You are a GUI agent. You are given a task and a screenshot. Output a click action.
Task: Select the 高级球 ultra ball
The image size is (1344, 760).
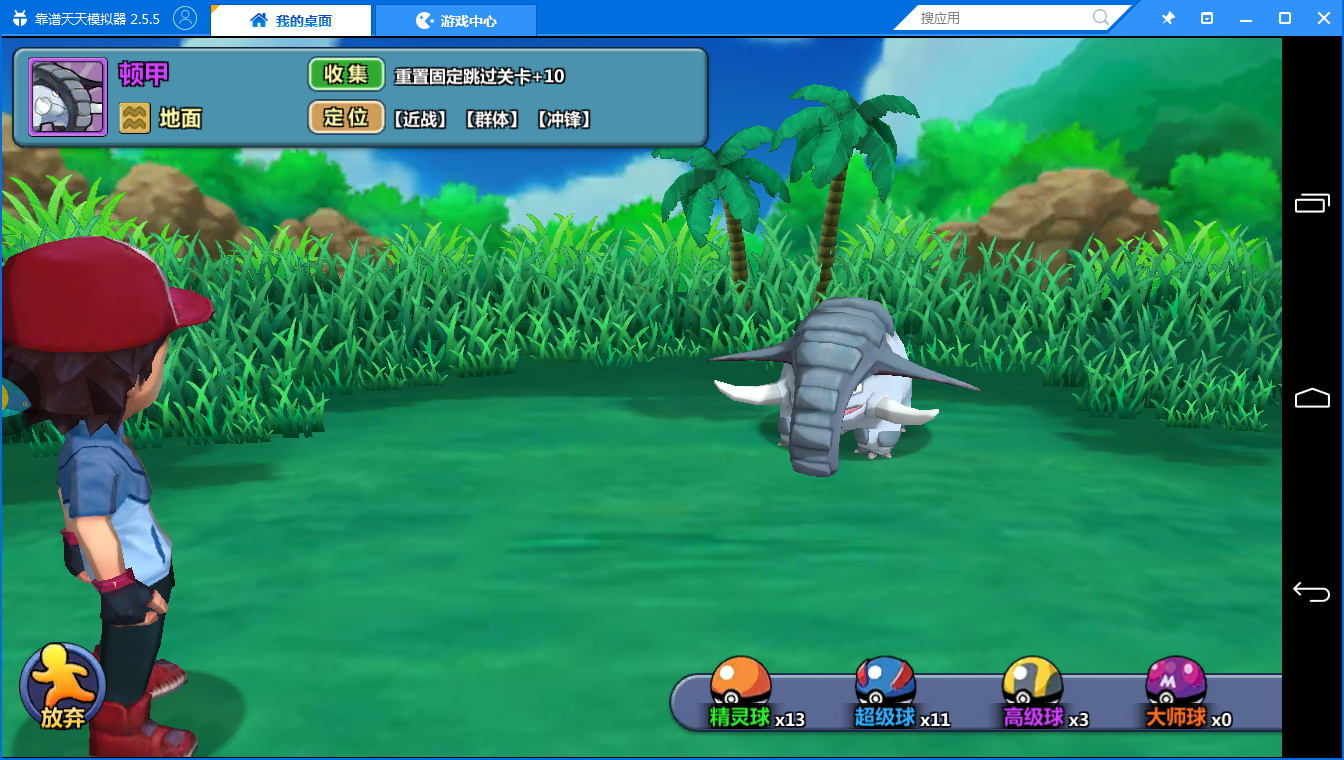click(1032, 689)
